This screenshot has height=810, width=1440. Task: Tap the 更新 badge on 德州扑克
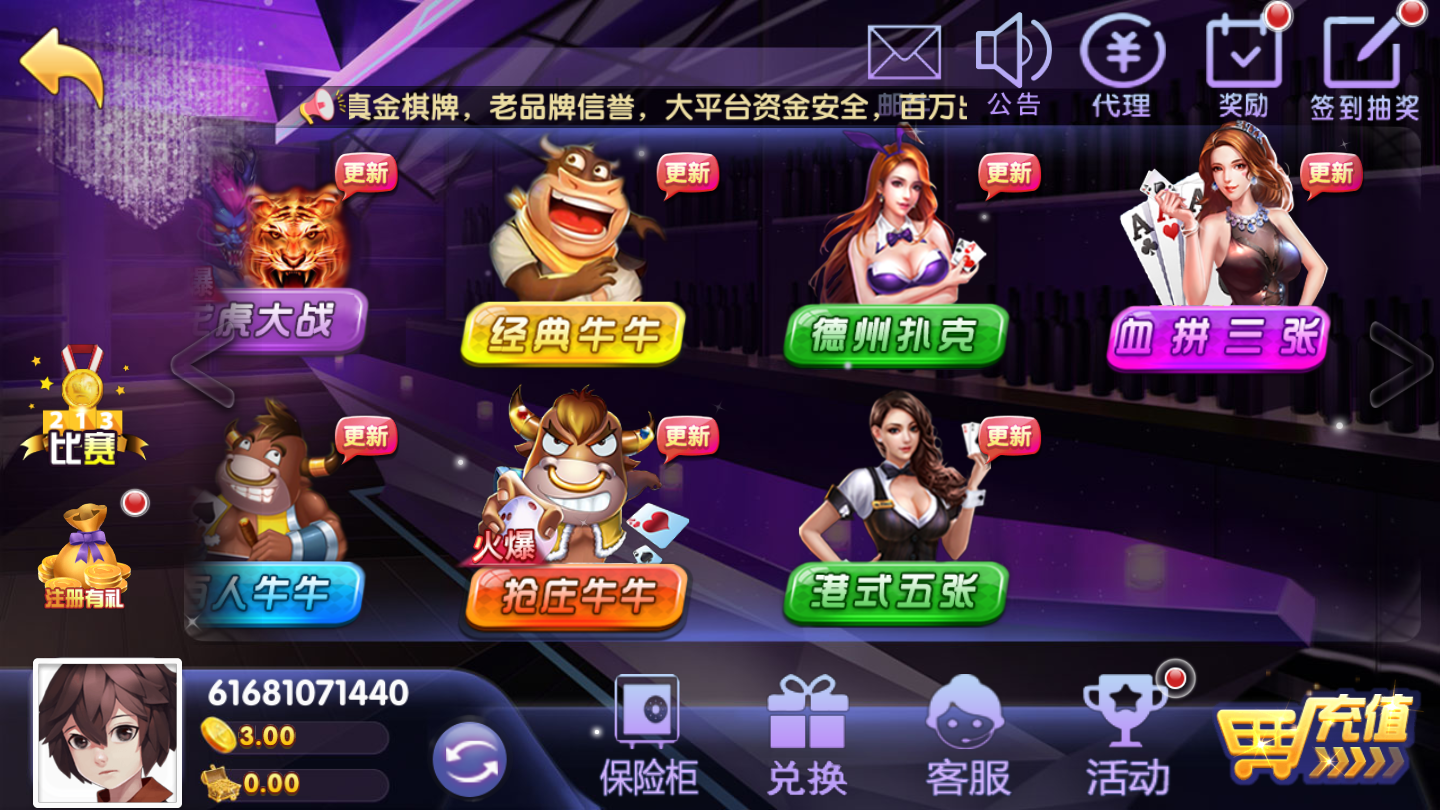click(x=1010, y=172)
